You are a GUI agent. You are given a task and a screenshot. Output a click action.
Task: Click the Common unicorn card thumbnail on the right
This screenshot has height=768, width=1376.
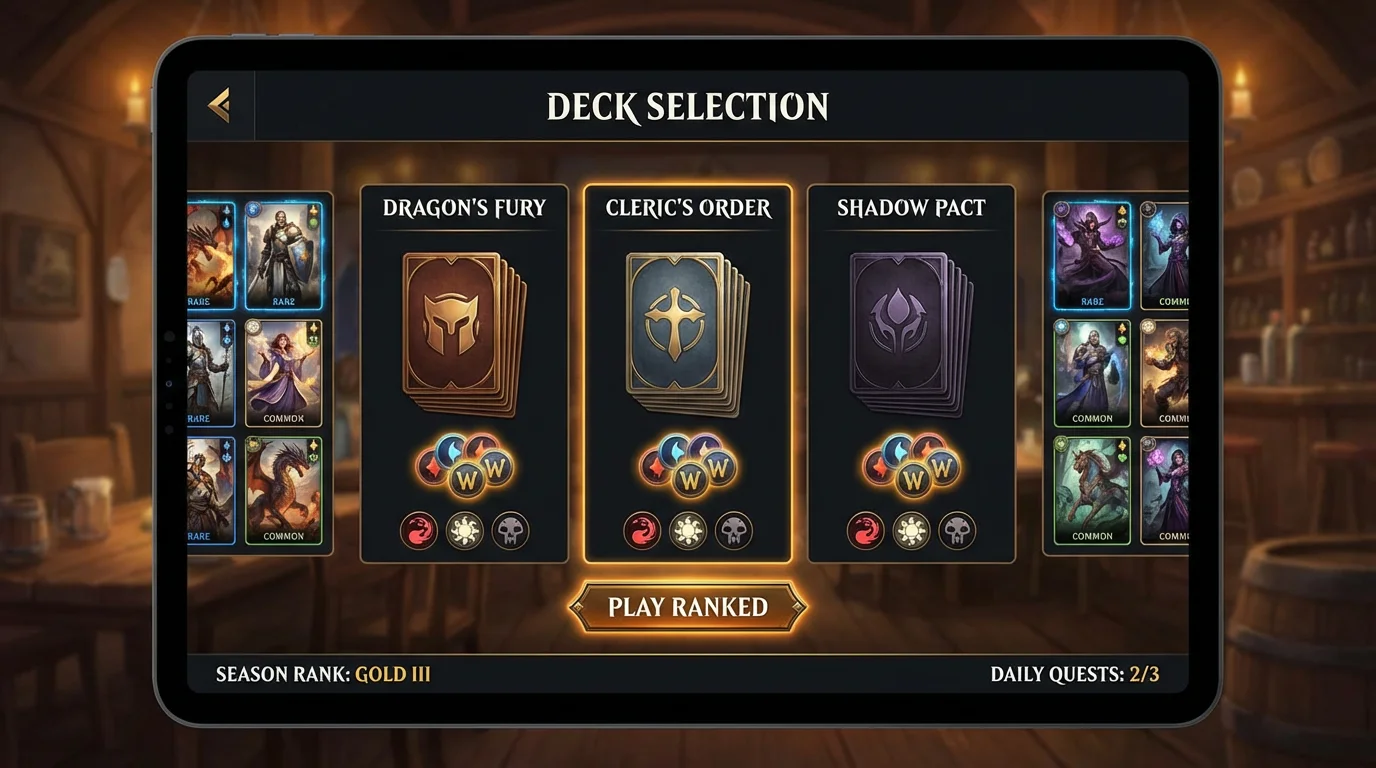[1091, 490]
